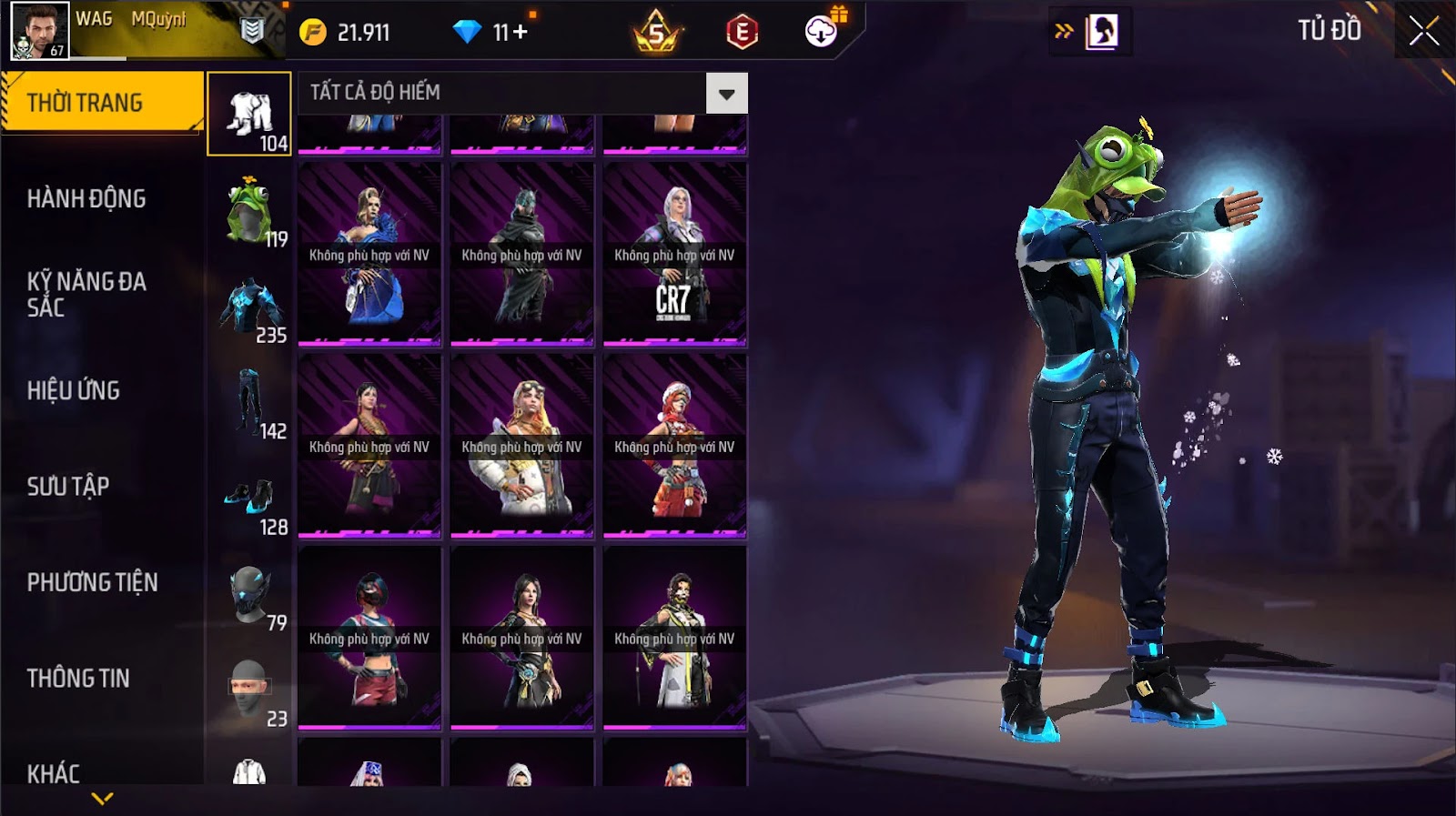1456x816 pixels.
Task: Pick the CR7 outfit thumbnail
Action: point(674,255)
